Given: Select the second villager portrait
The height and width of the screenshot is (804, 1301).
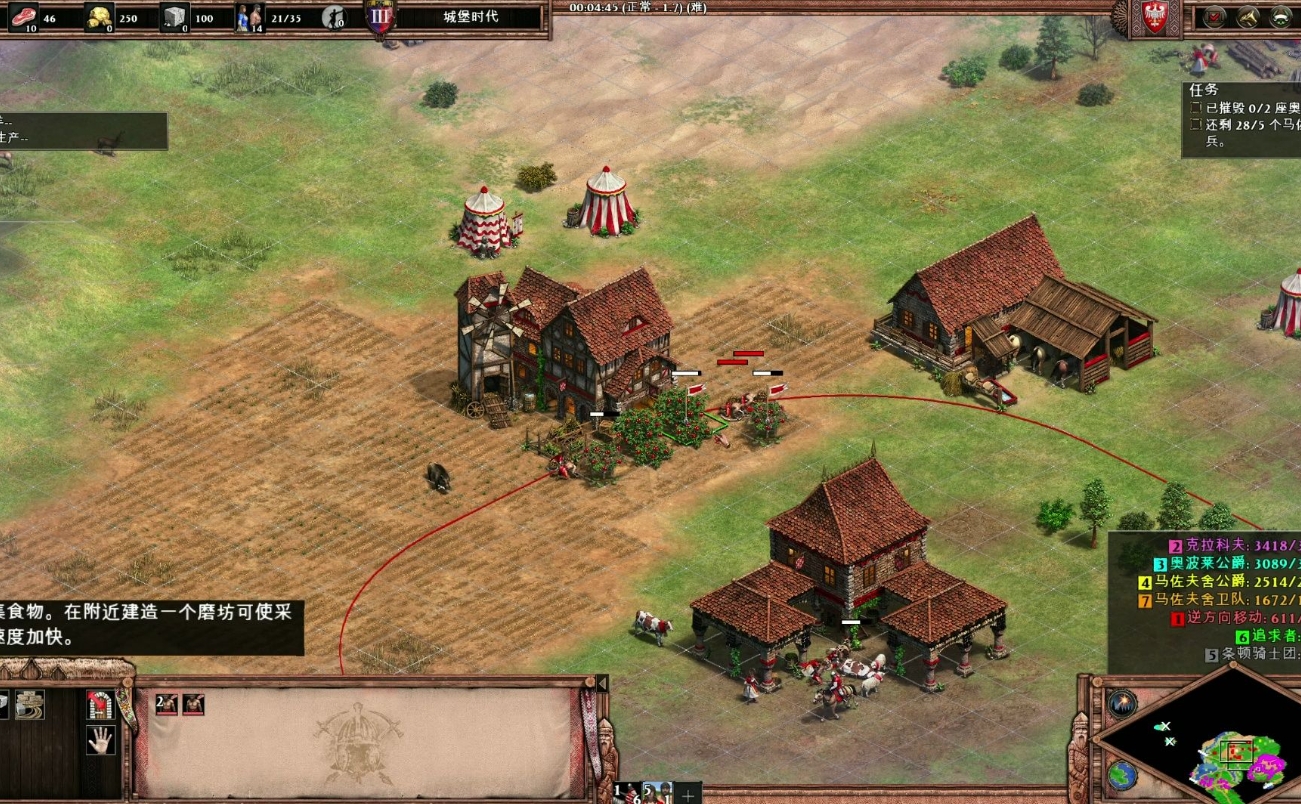Looking at the screenshot, I should [x=193, y=705].
